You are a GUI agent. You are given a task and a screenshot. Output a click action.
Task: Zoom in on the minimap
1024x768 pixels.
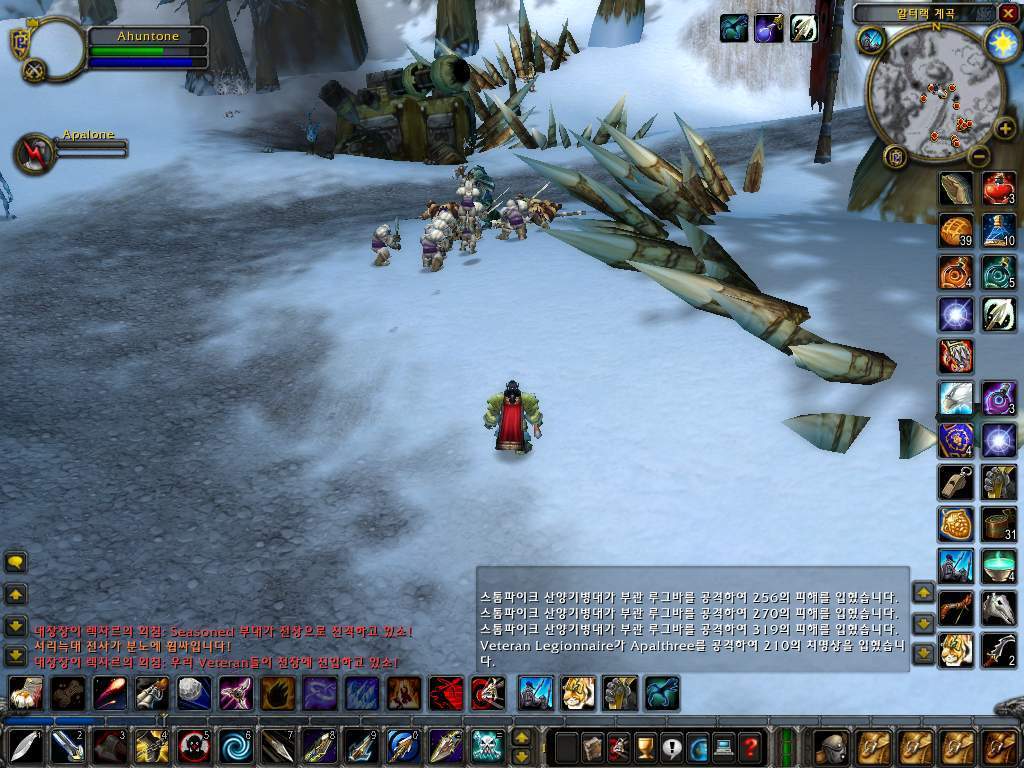click(1000, 129)
